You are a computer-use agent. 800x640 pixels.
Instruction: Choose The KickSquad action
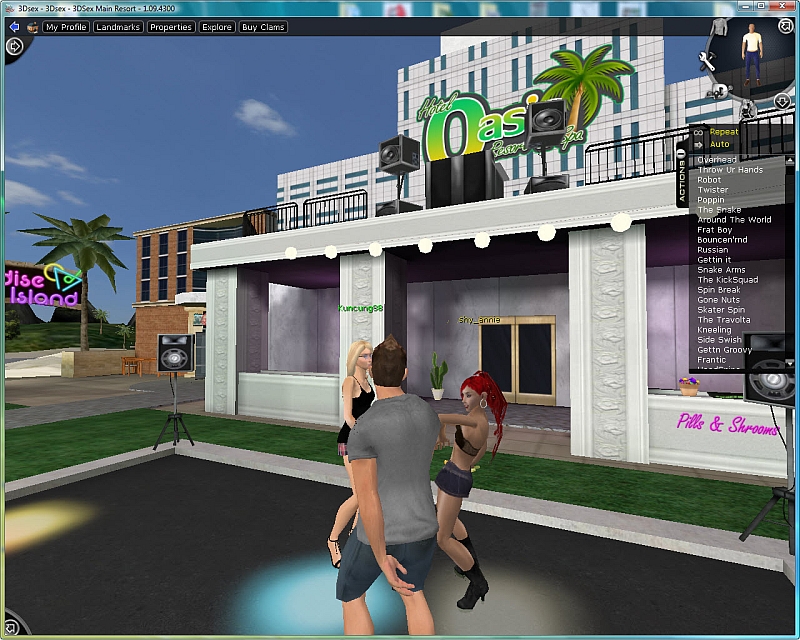727,280
